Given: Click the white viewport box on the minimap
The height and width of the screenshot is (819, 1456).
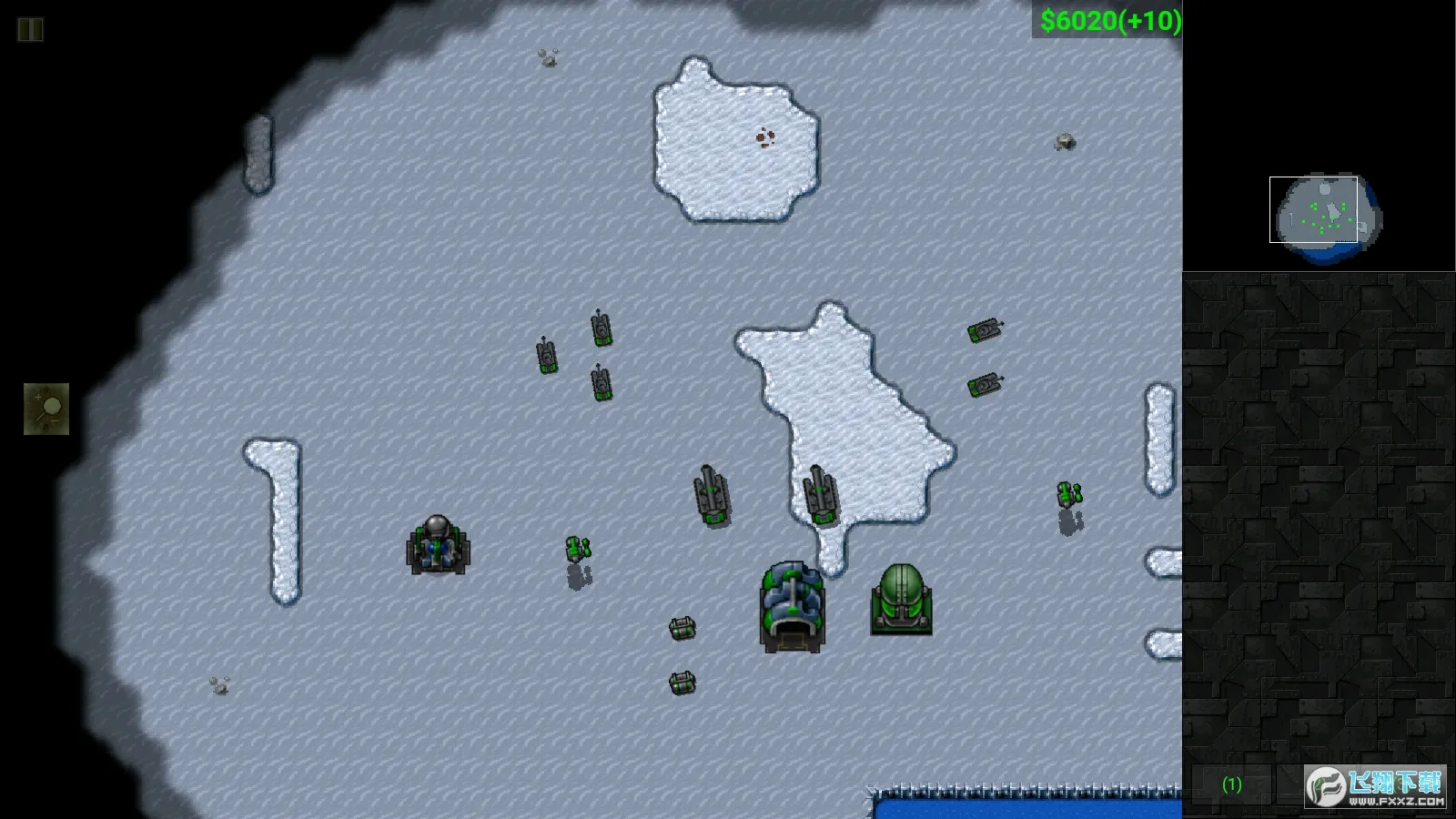Looking at the screenshot, I should click(x=1313, y=211).
